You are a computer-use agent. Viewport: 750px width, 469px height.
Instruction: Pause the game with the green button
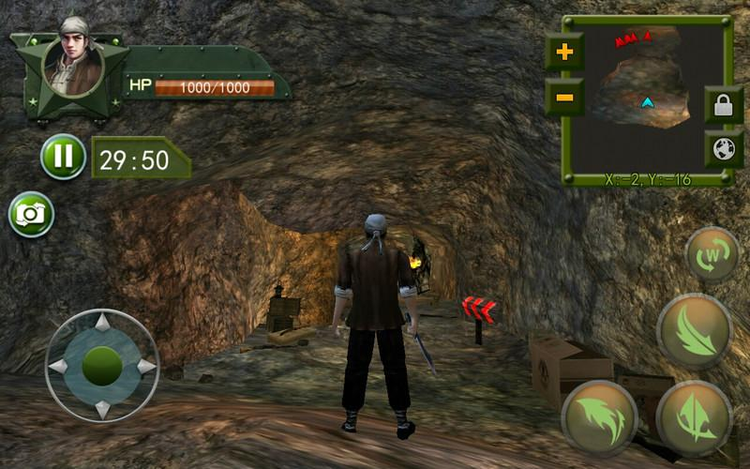tap(63, 157)
